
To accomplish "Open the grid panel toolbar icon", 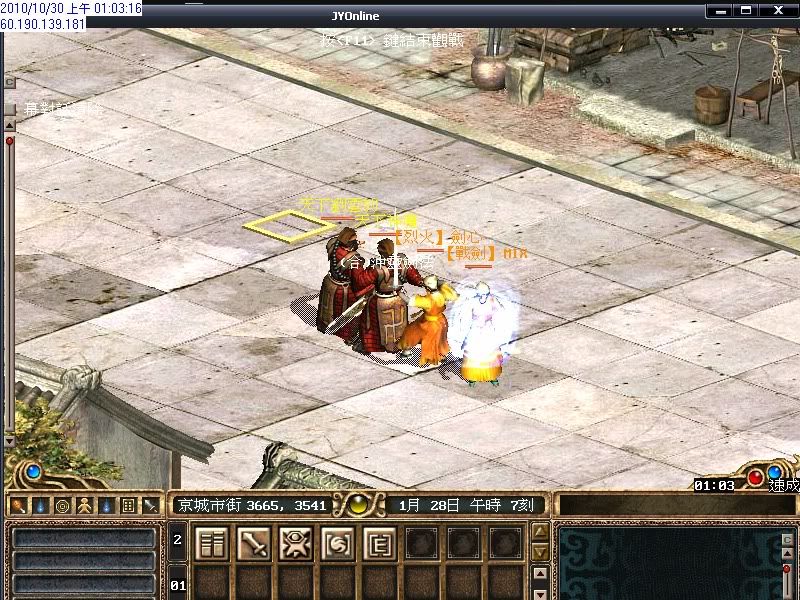I will pyautogui.click(x=128, y=505).
